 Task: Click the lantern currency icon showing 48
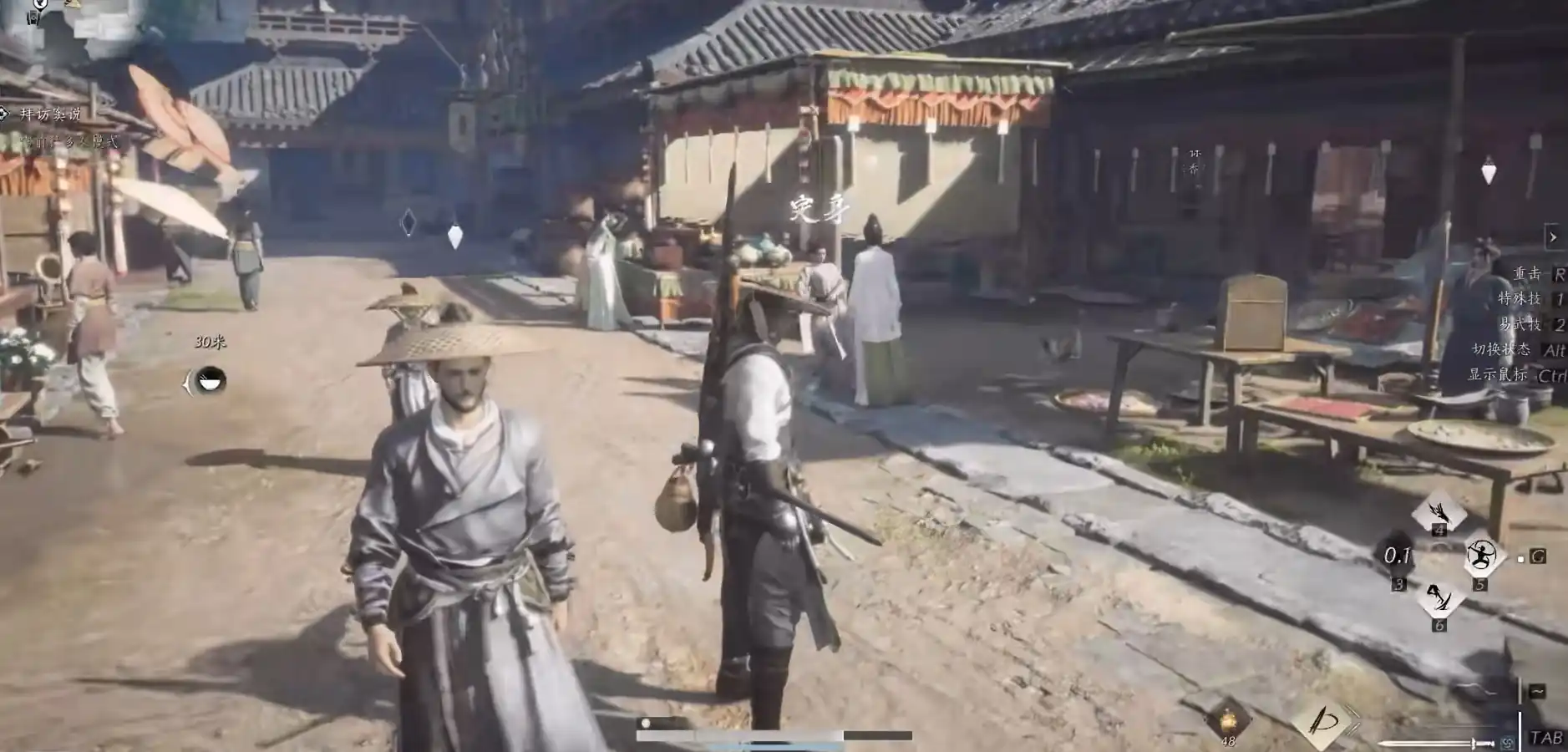1229,720
